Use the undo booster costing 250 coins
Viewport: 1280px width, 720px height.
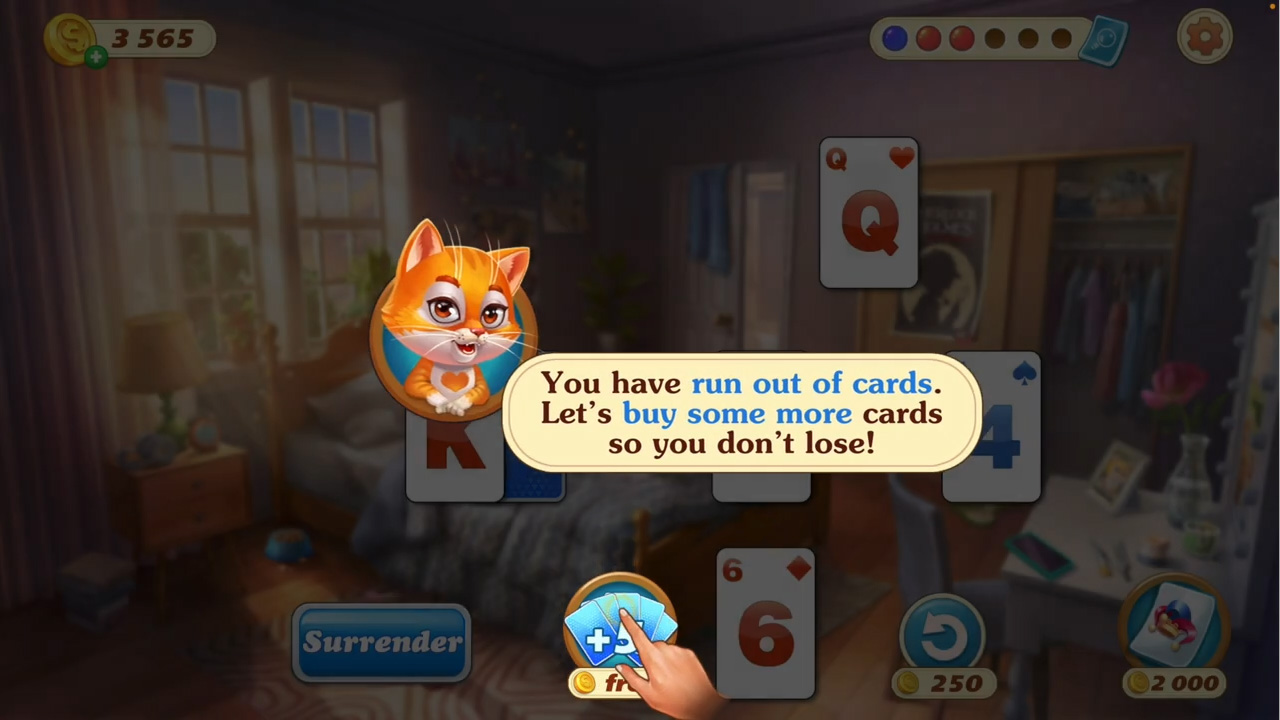[x=943, y=632]
